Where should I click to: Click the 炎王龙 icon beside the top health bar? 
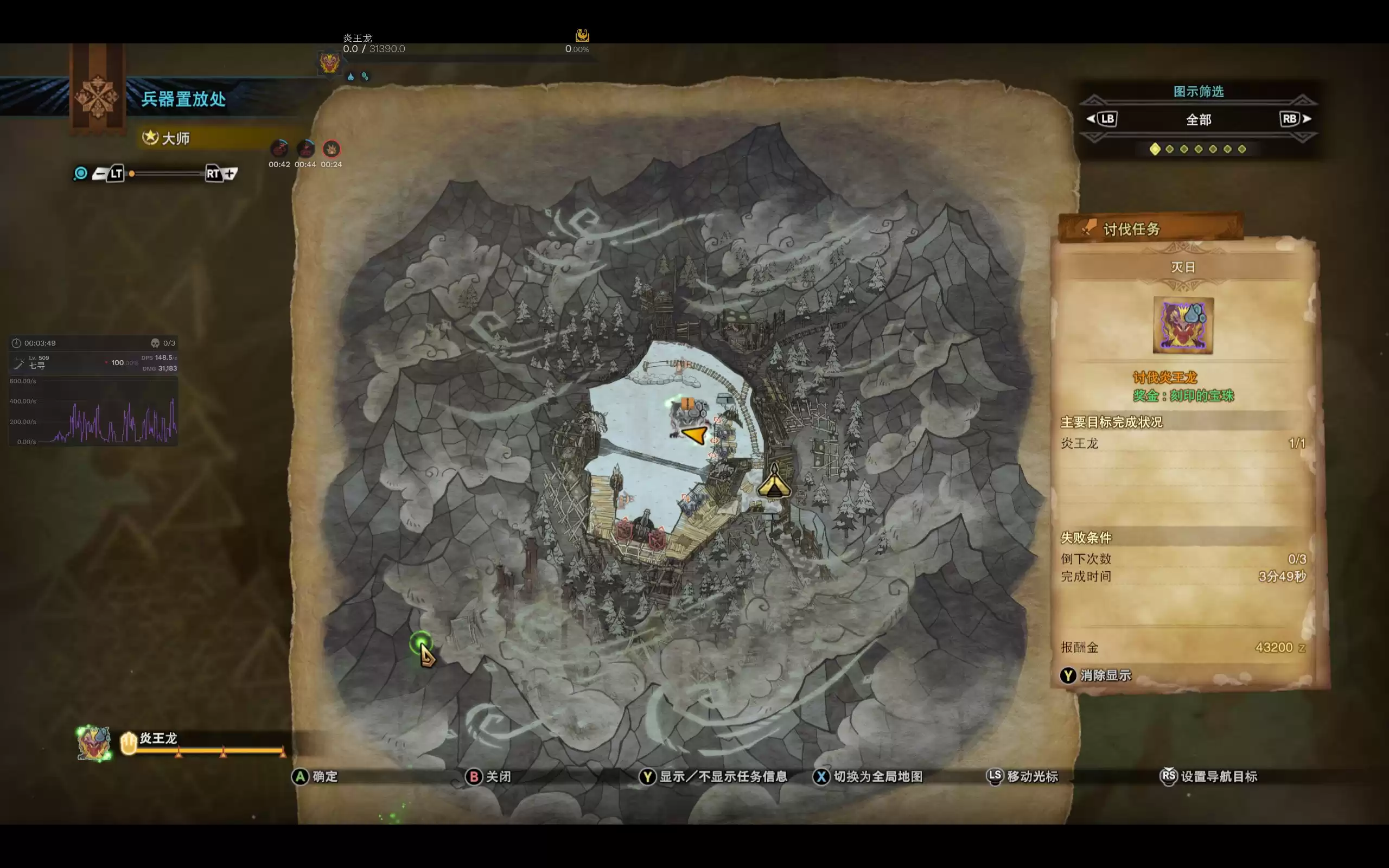point(329,62)
